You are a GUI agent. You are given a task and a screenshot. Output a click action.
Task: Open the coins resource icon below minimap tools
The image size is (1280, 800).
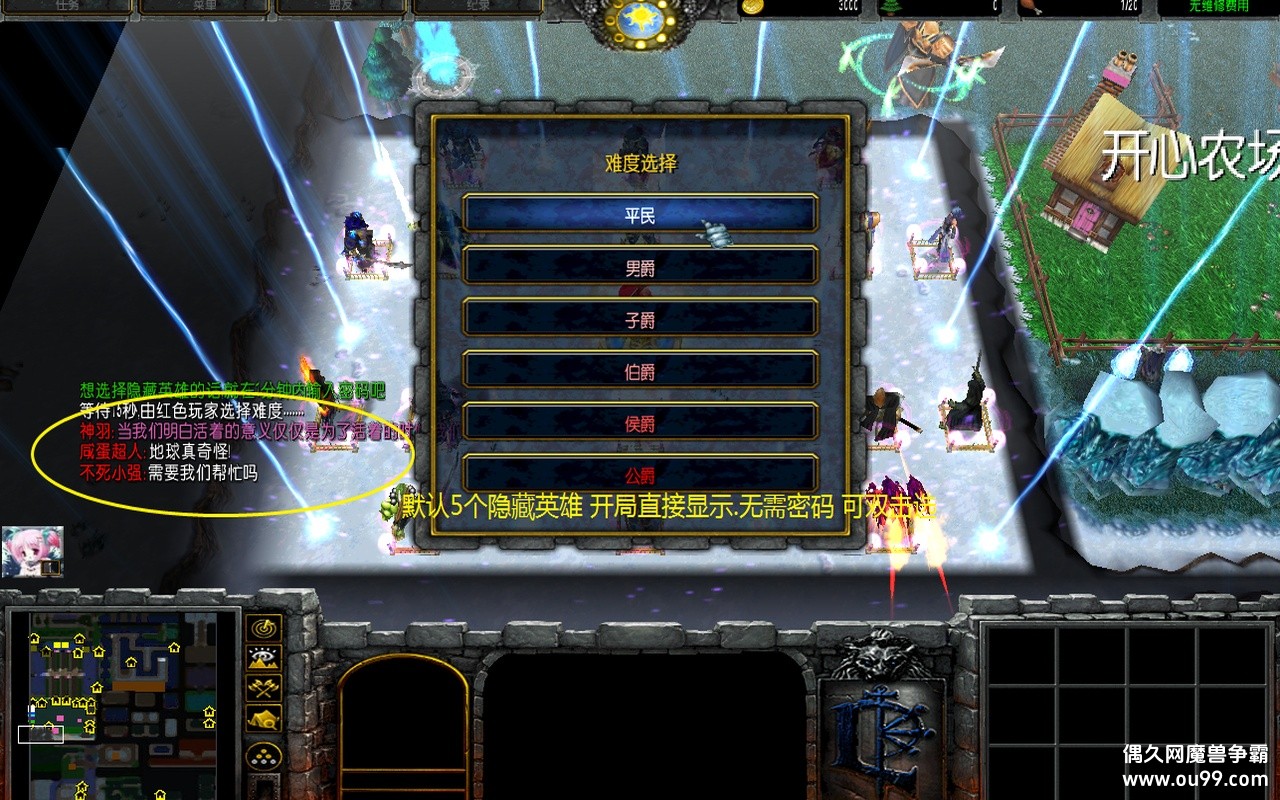point(263,757)
